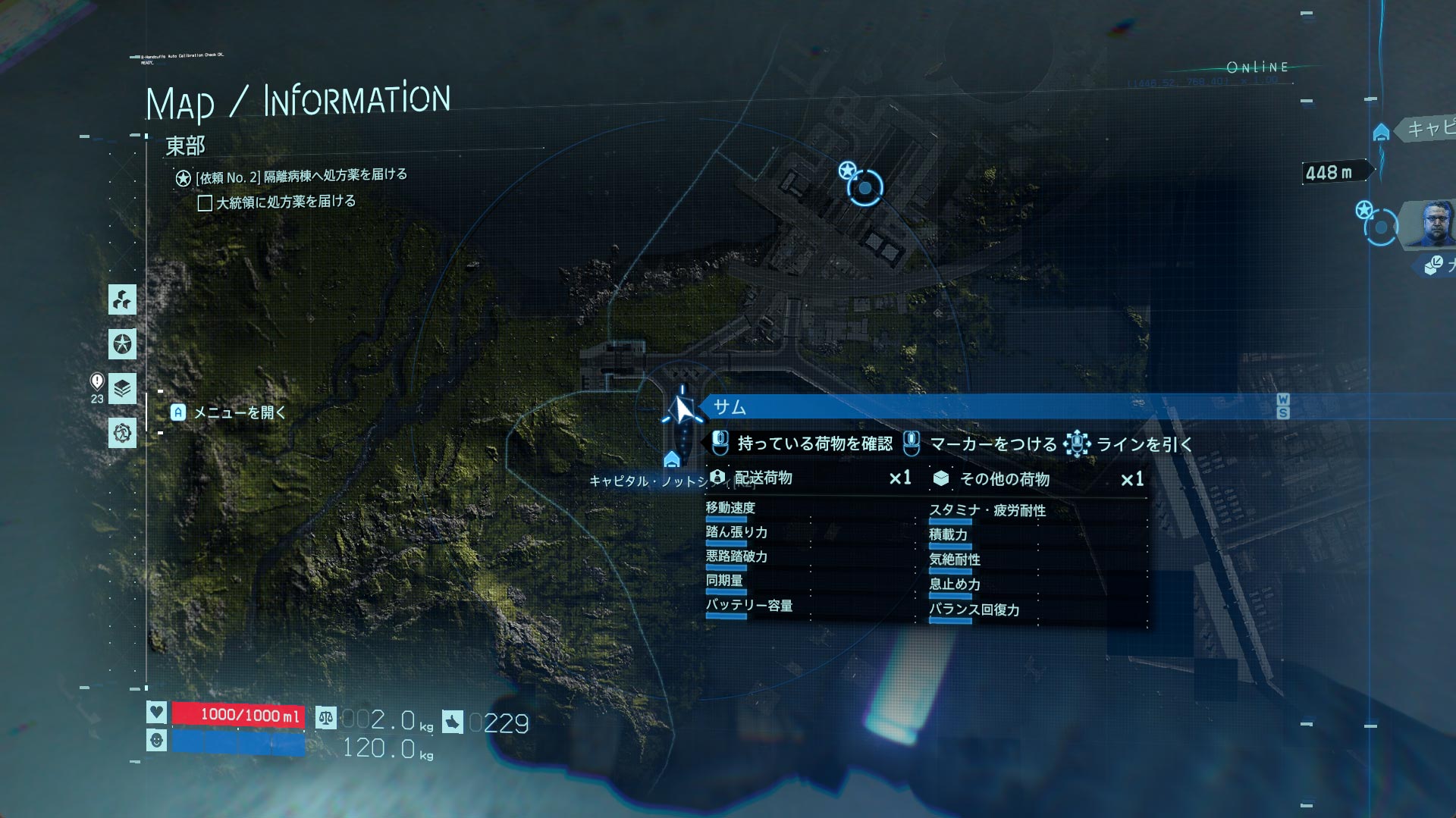Viewport: 1456px width, 818px height.
Task: Open the stacked-layers map filter icon
Action: [x=122, y=388]
